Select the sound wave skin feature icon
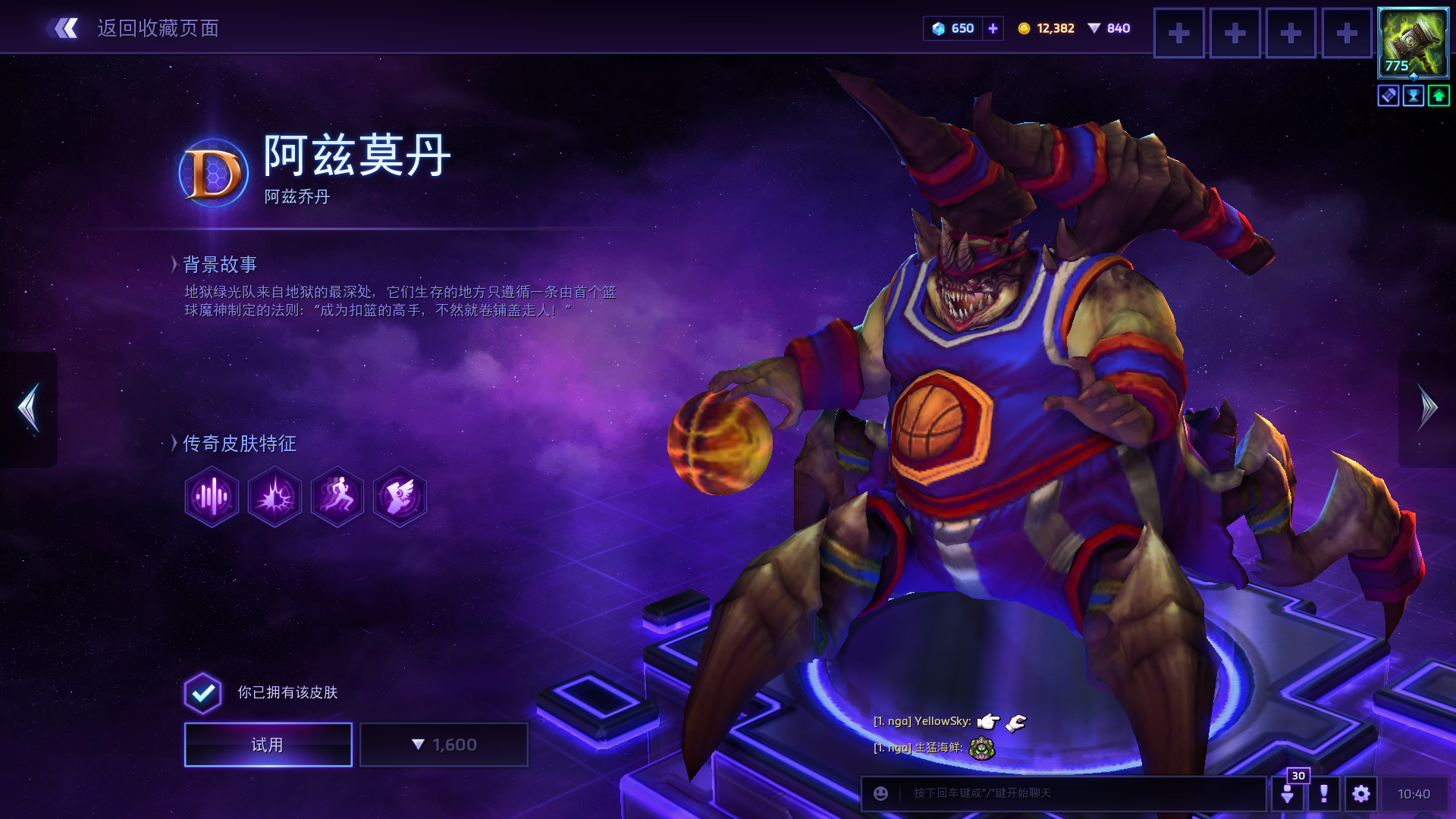 [x=212, y=497]
